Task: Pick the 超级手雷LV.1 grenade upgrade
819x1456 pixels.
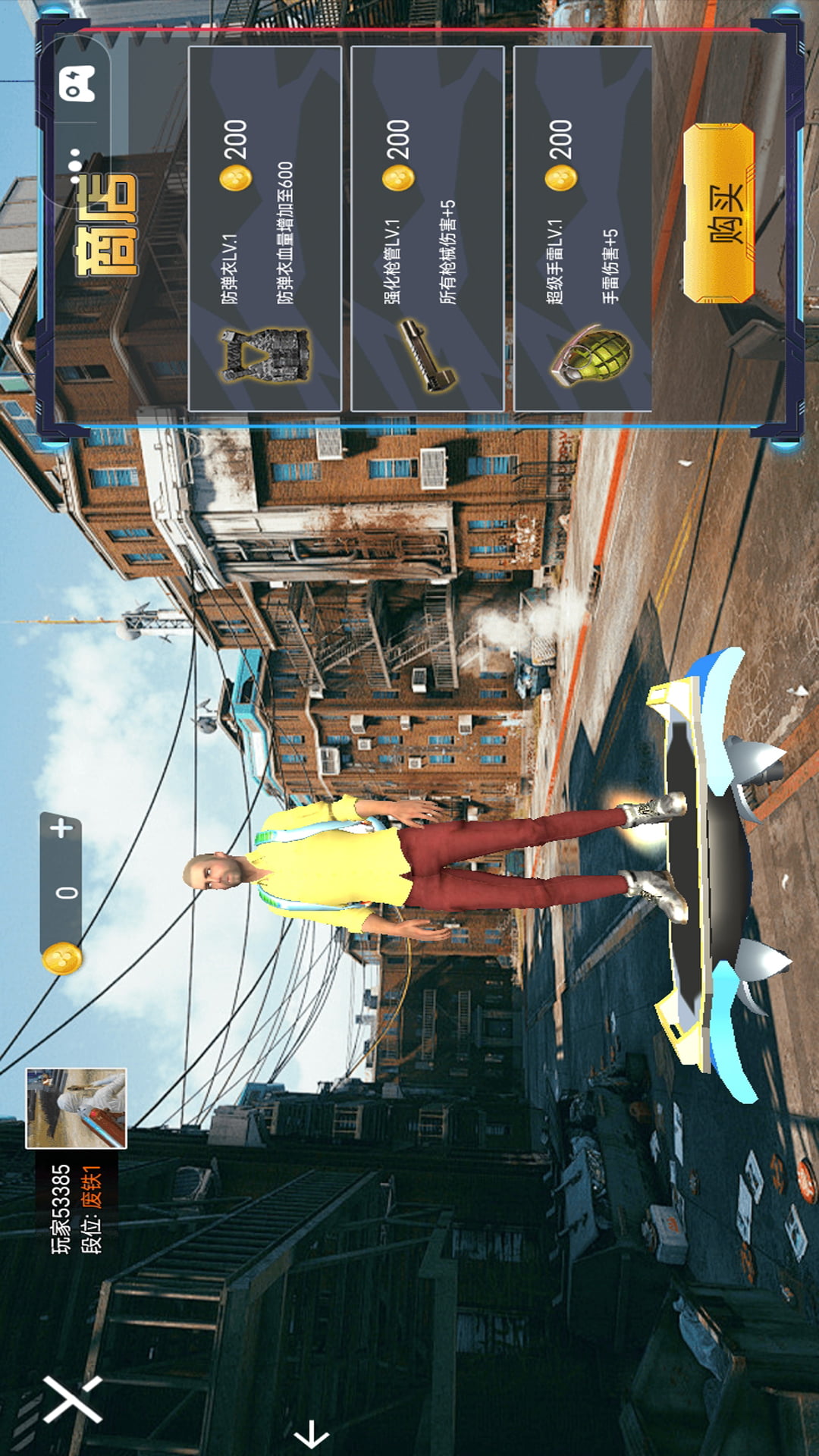Action: click(582, 228)
